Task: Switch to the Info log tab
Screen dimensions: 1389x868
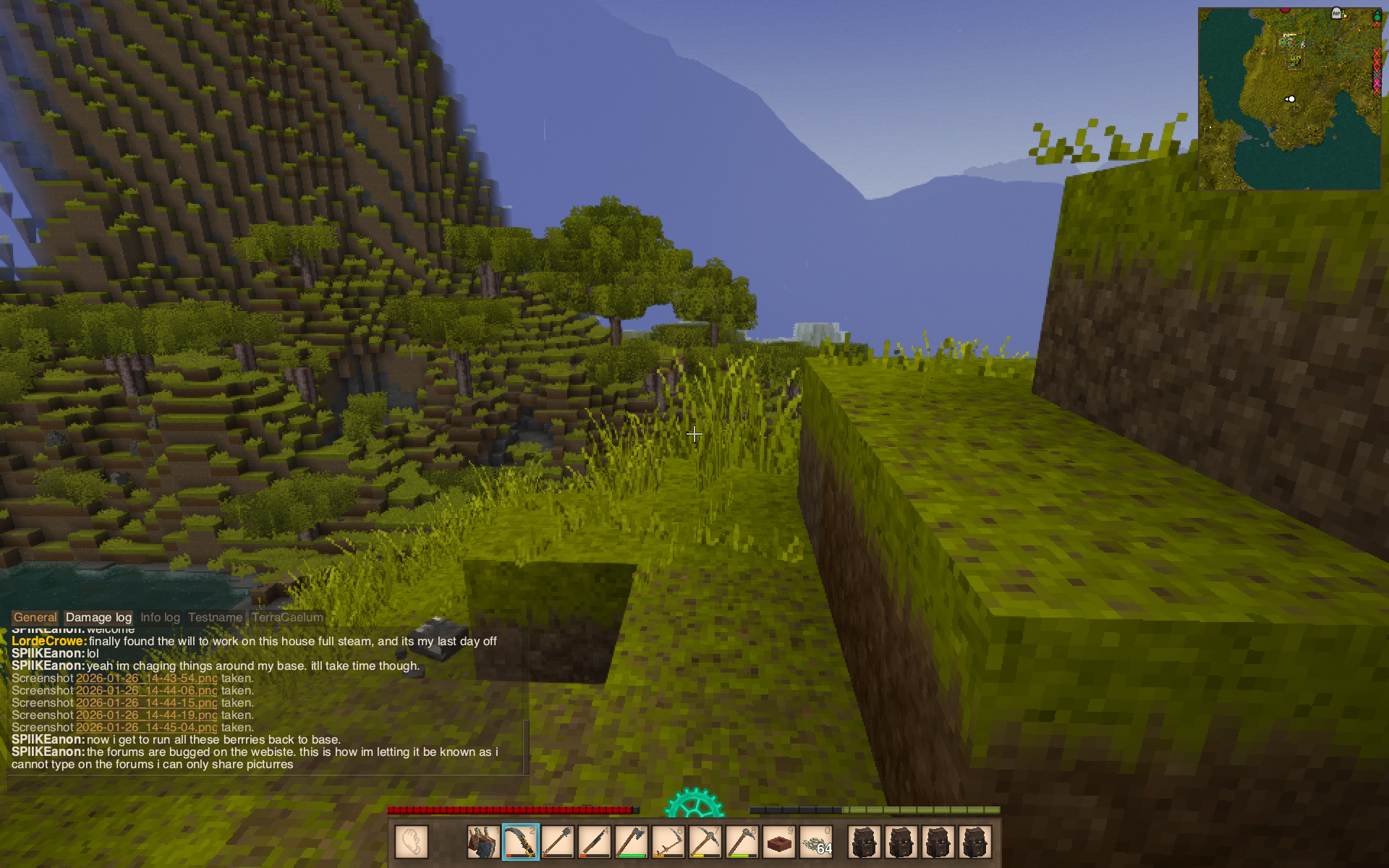Action: 160,618
